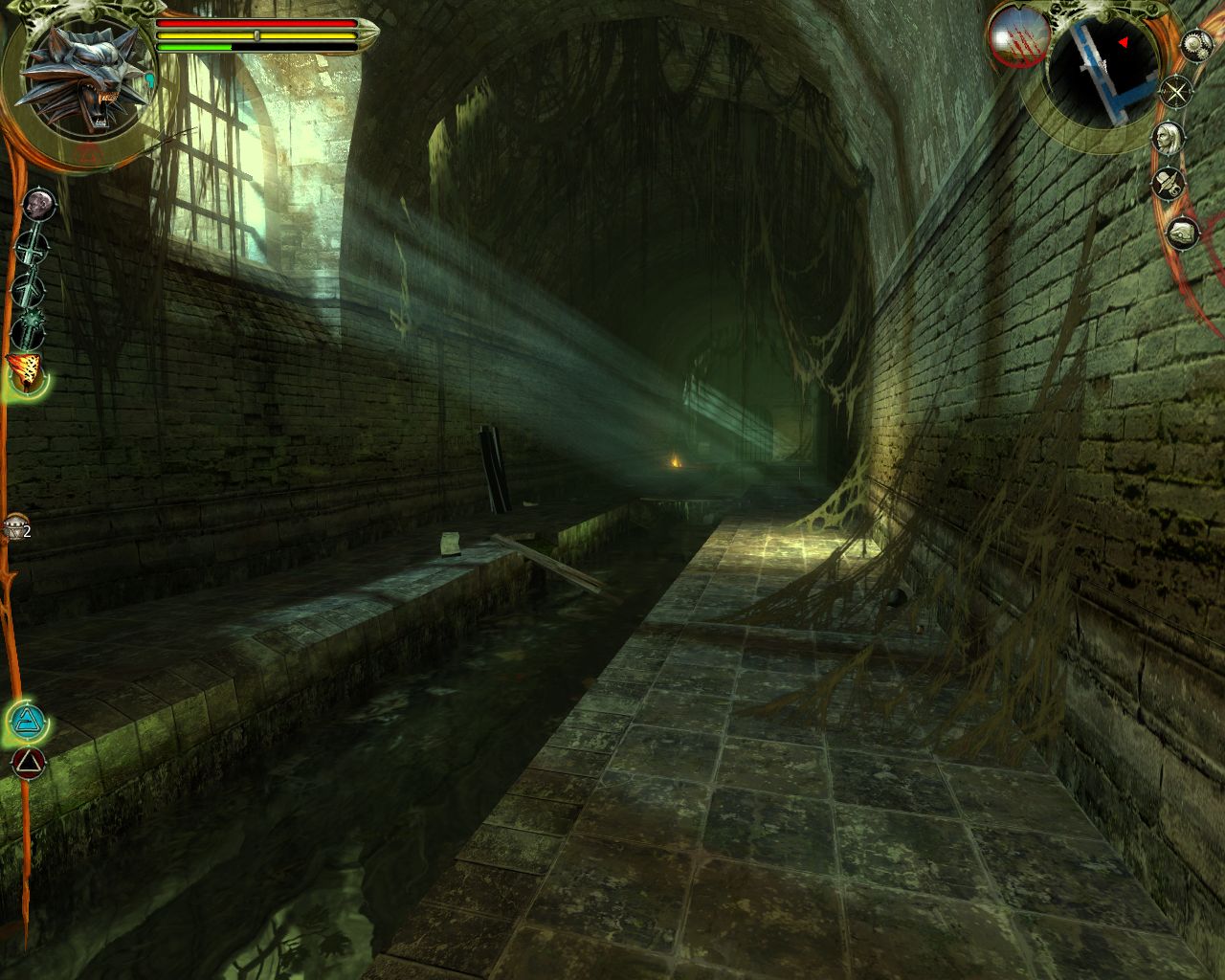1225x980 pixels.
Task: Use the quick slot item with count 2
Action: tap(15, 528)
